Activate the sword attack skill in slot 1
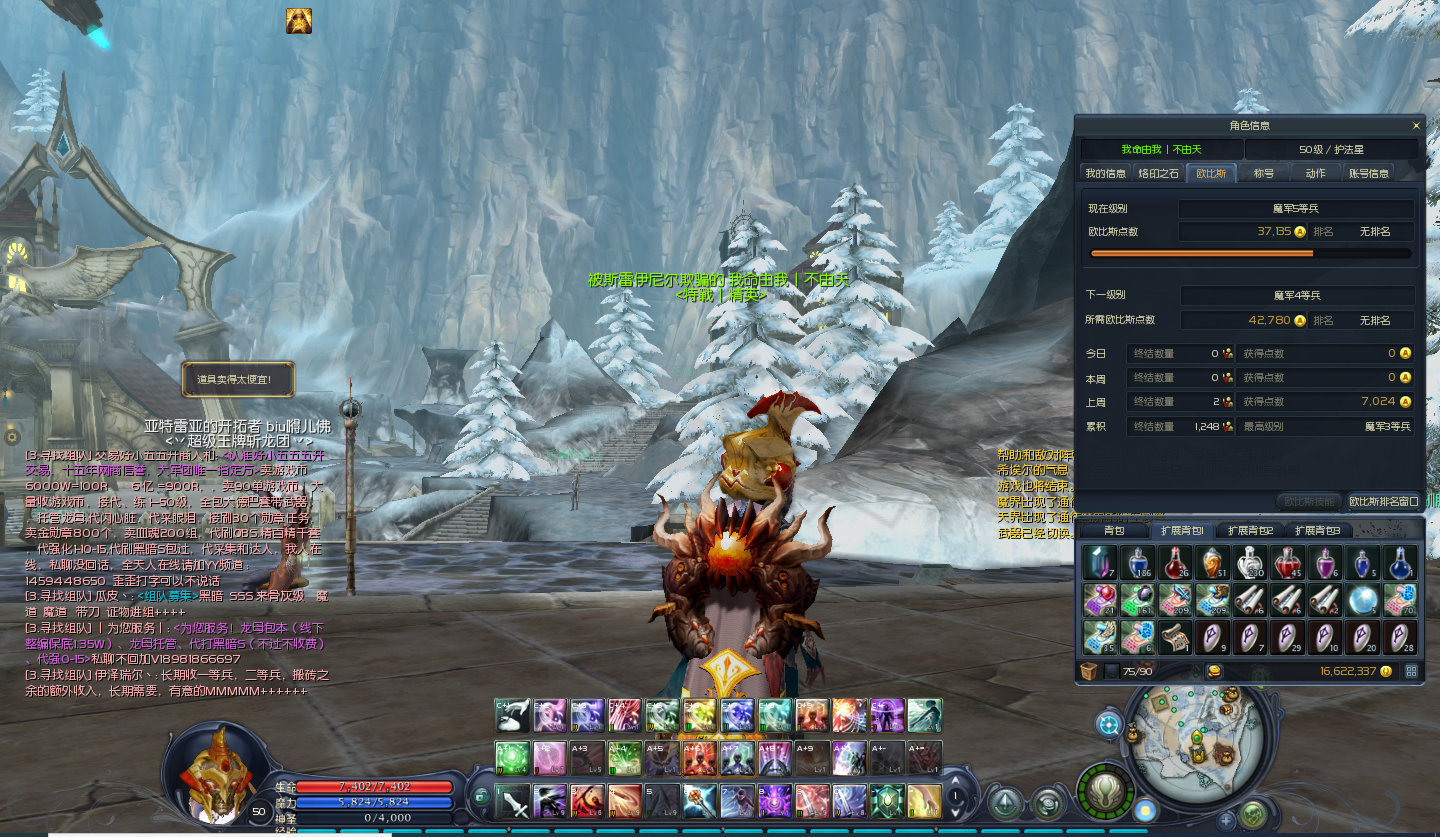The width and height of the screenshot is (1440, 837). (513, 801)
